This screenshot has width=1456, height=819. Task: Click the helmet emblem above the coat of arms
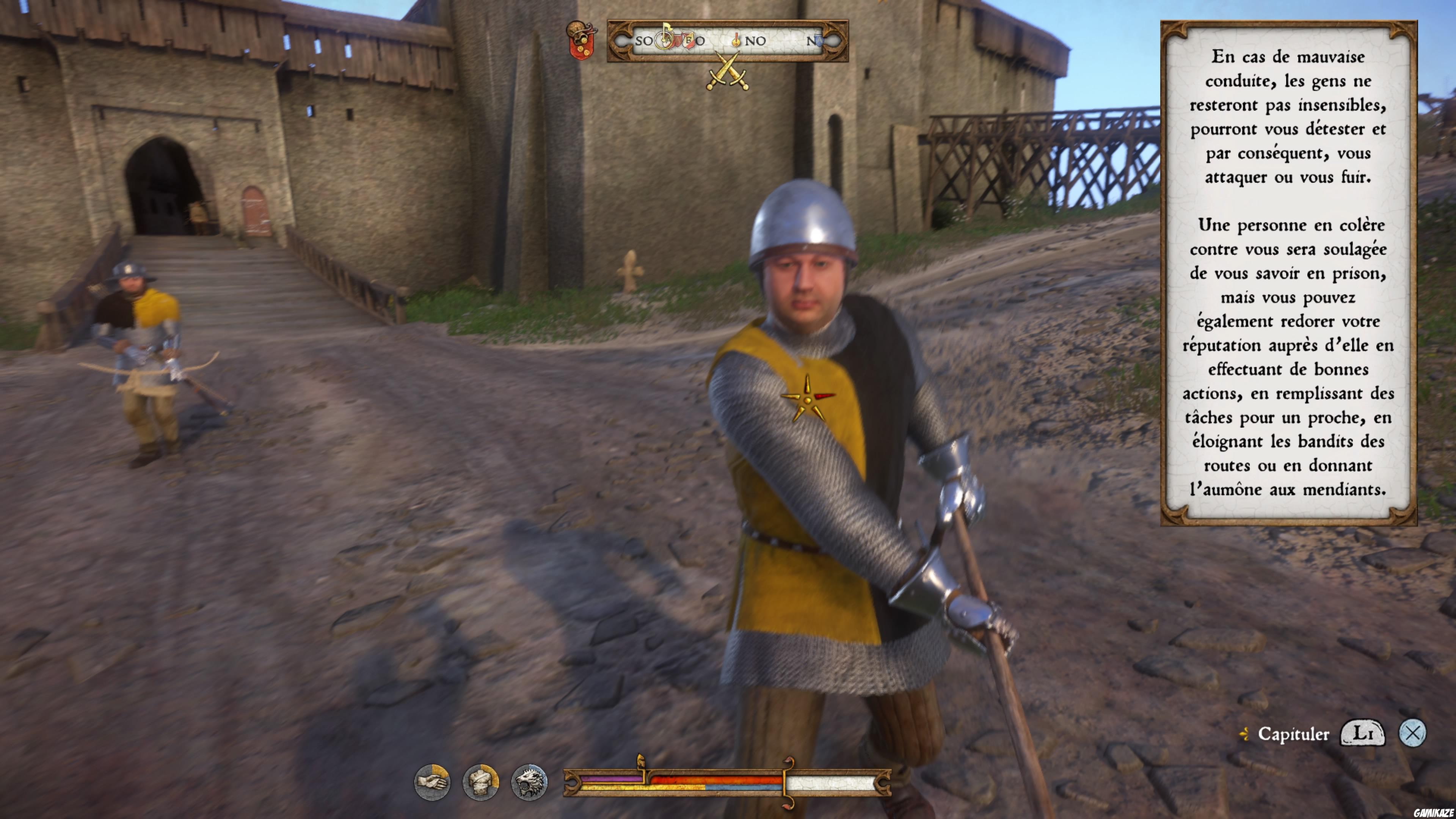(x=576, y=27)
